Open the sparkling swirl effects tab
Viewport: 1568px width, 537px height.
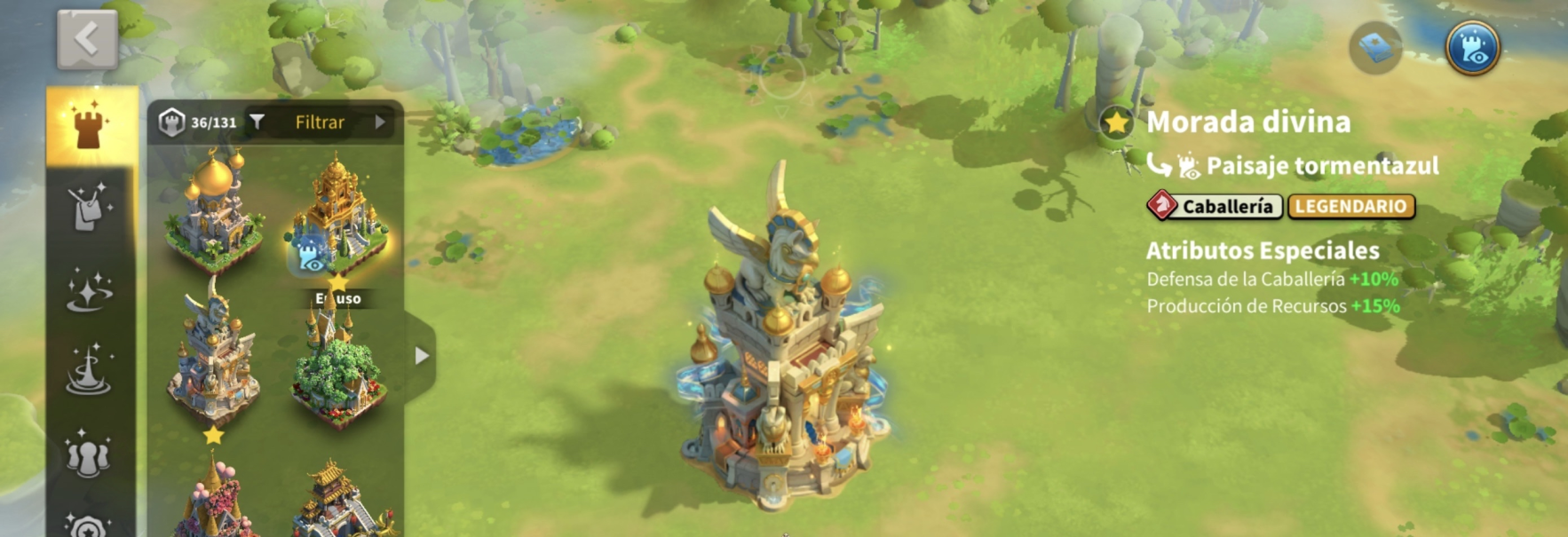tap(90, 290)
